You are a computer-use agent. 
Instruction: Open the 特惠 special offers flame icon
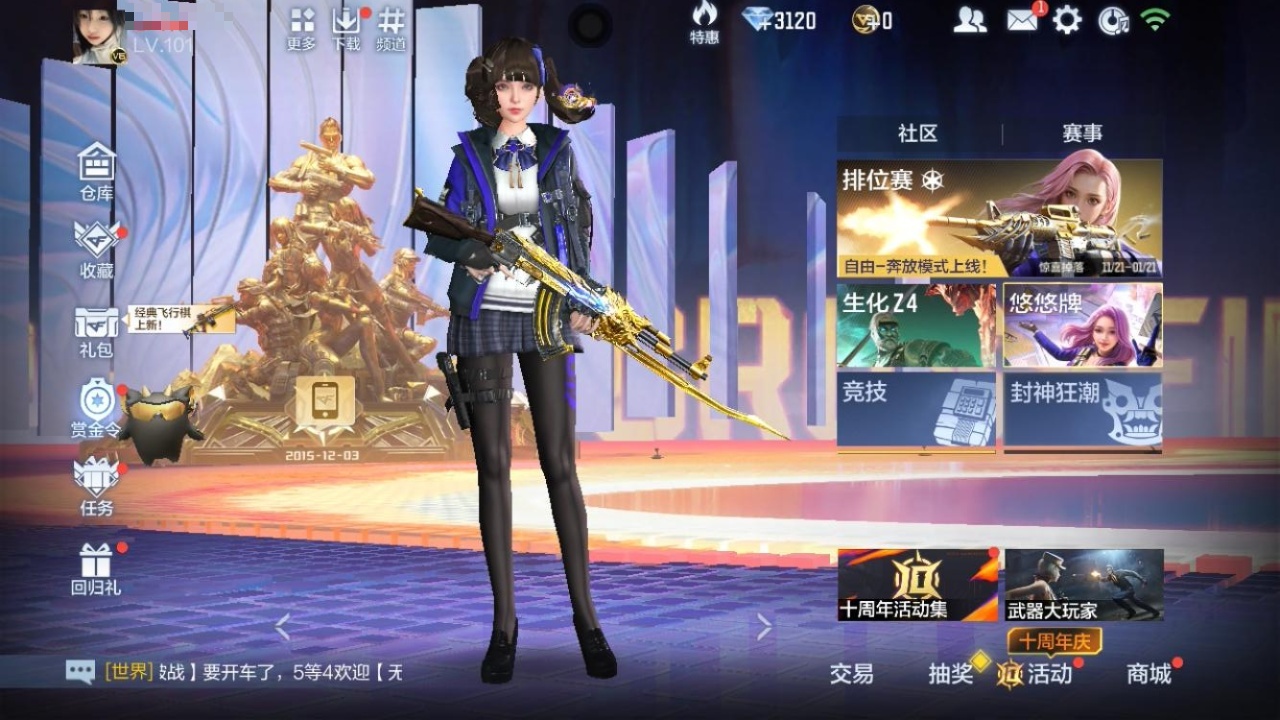point(704,22)
